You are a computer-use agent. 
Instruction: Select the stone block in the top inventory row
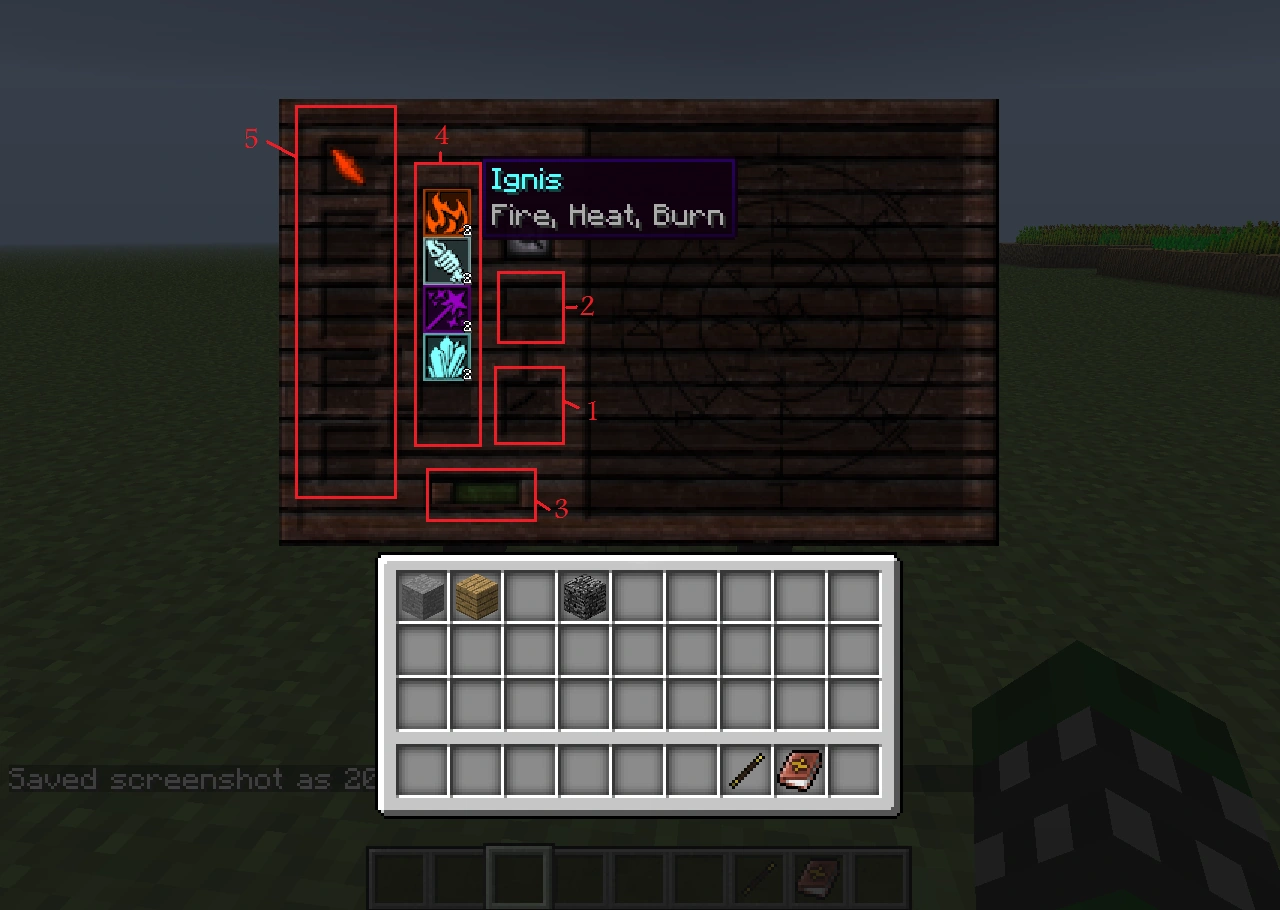tap(422, 596)
